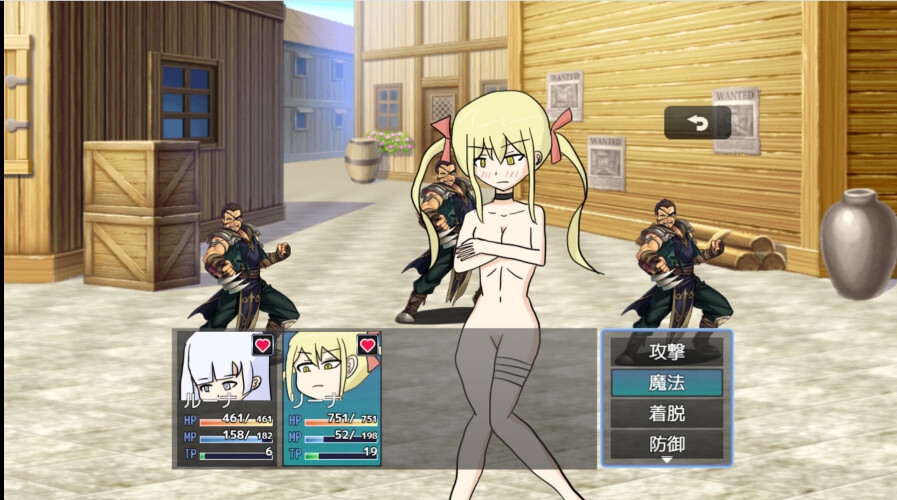Pick the 着脱 command
897x500 pixels.
click(x=666, y=413)
